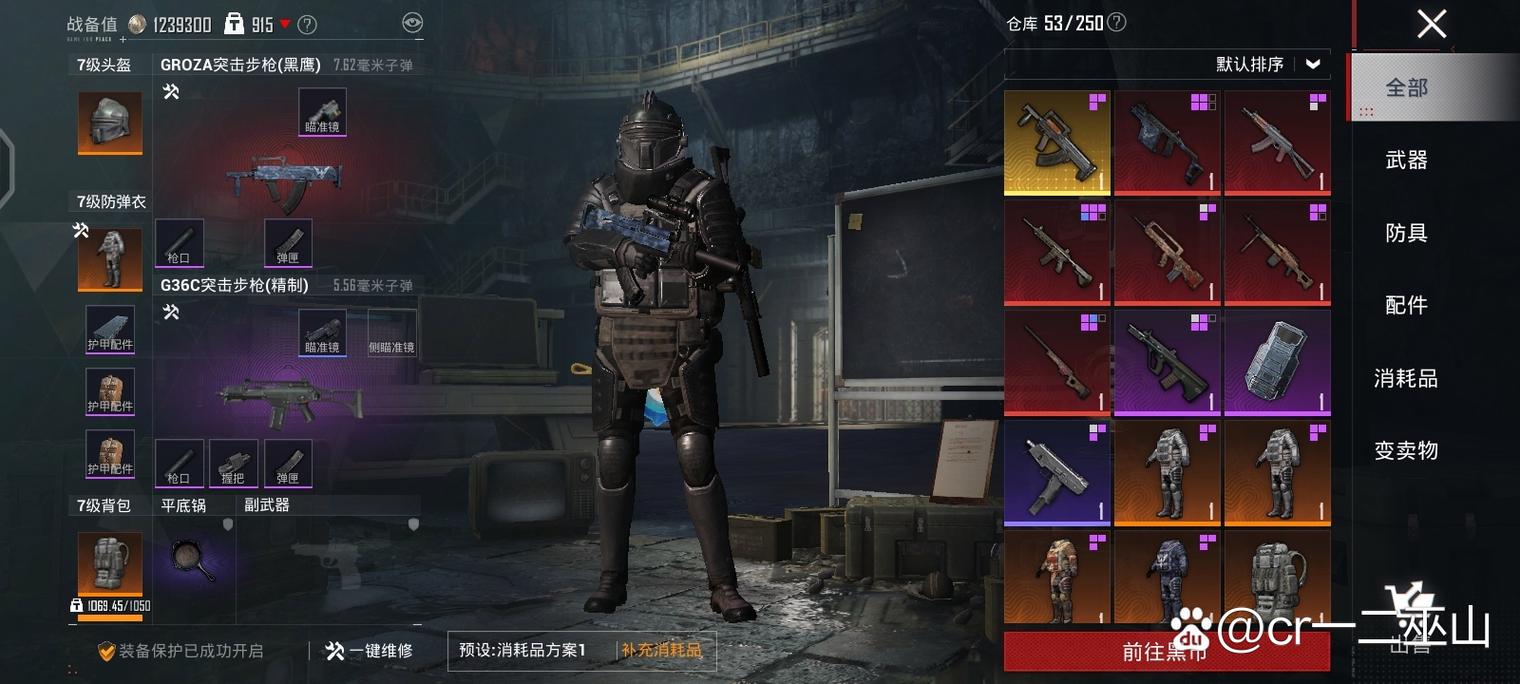Tap 一键维修 to repair all gear
The height and width of the screenshot is (684, 1520).
(x=369, y=651)
